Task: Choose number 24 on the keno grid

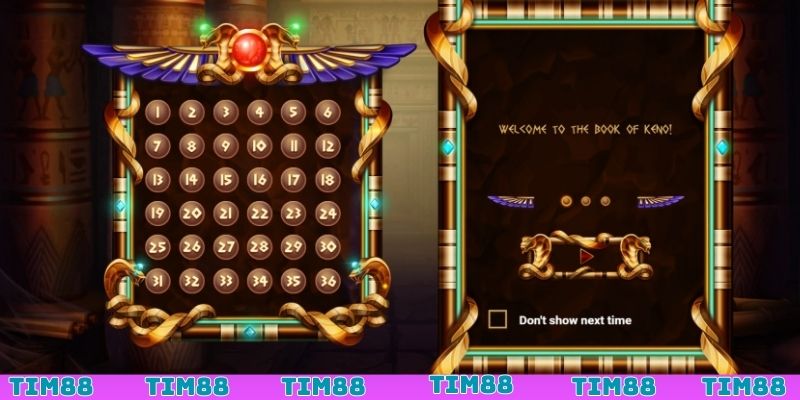Action: pyautogui.click(x=326, y=213)
